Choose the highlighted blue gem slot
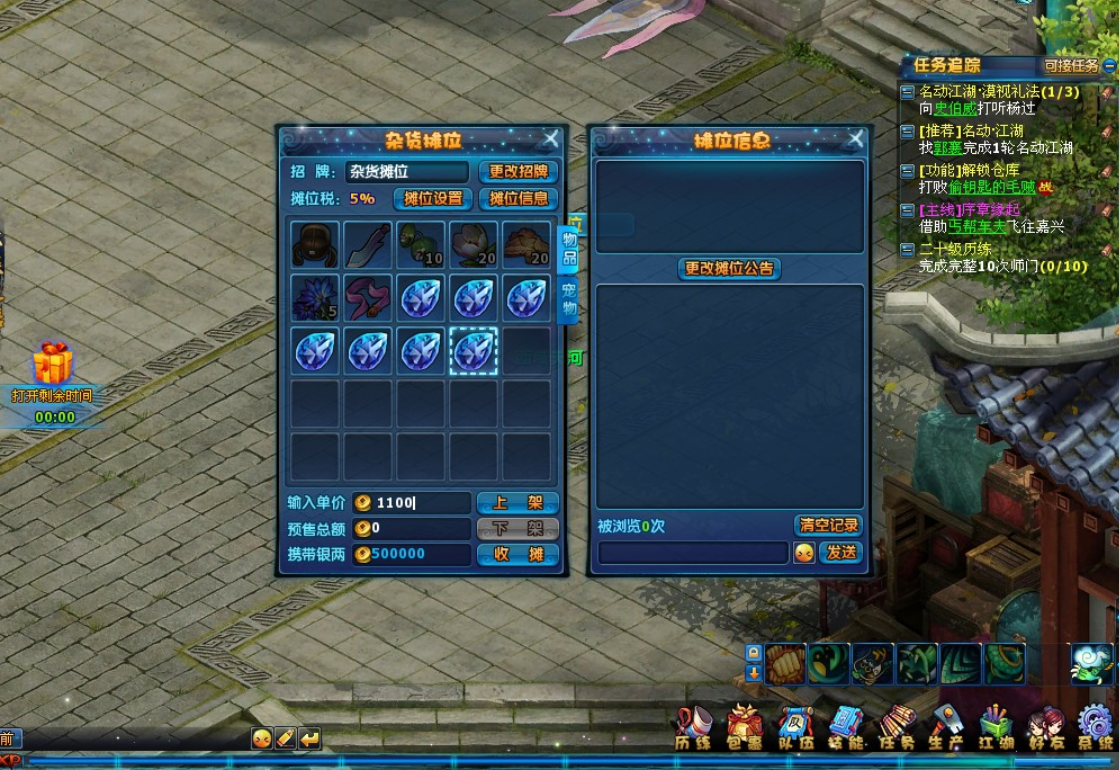Image resolution: width=1119 pixels, height=770 pixels. (474, 351)
